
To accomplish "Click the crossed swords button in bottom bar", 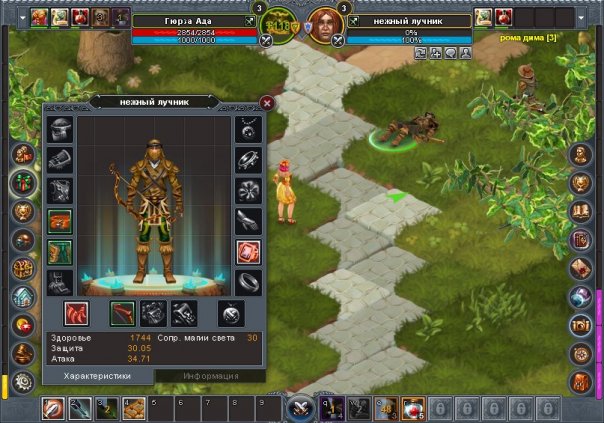I will coord(299,408).
